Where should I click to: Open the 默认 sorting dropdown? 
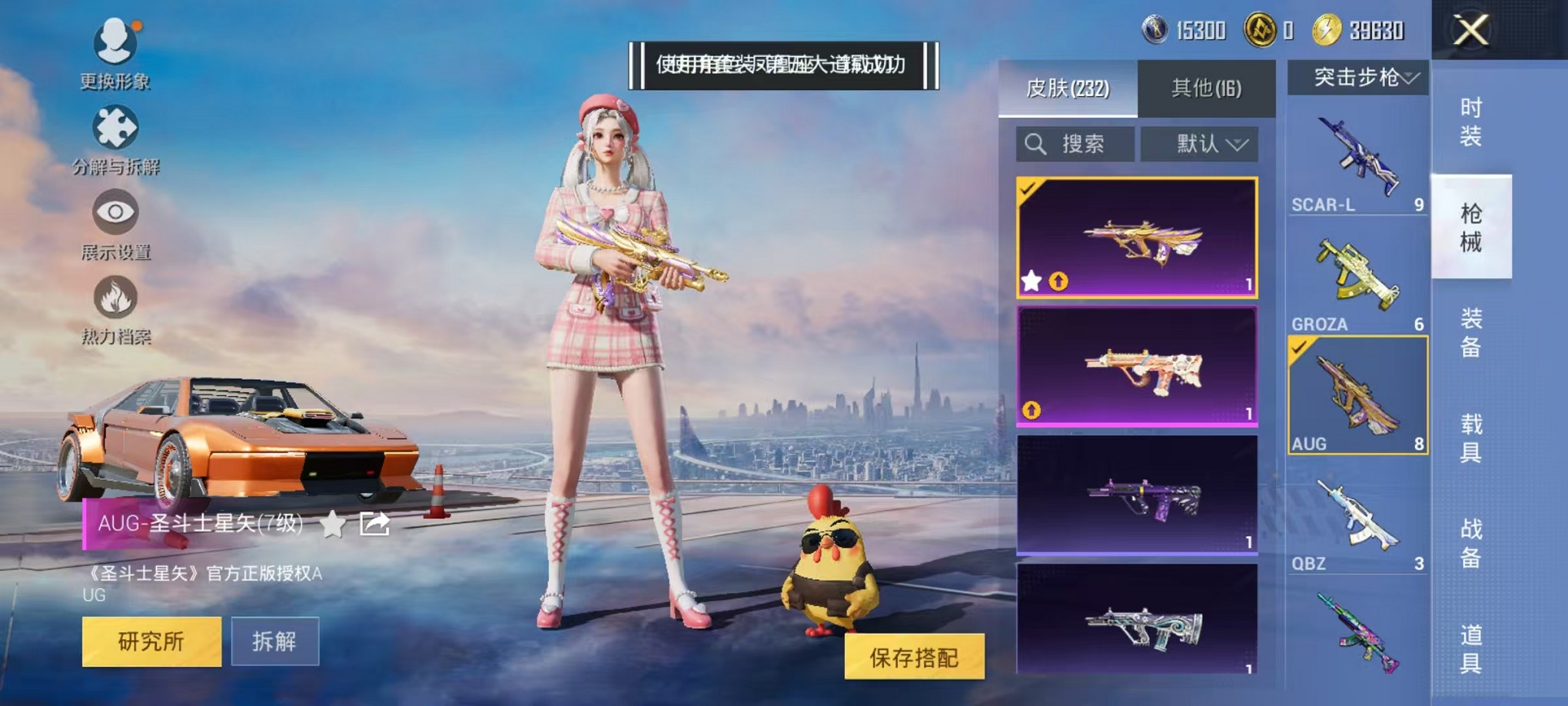point(1200,145)
